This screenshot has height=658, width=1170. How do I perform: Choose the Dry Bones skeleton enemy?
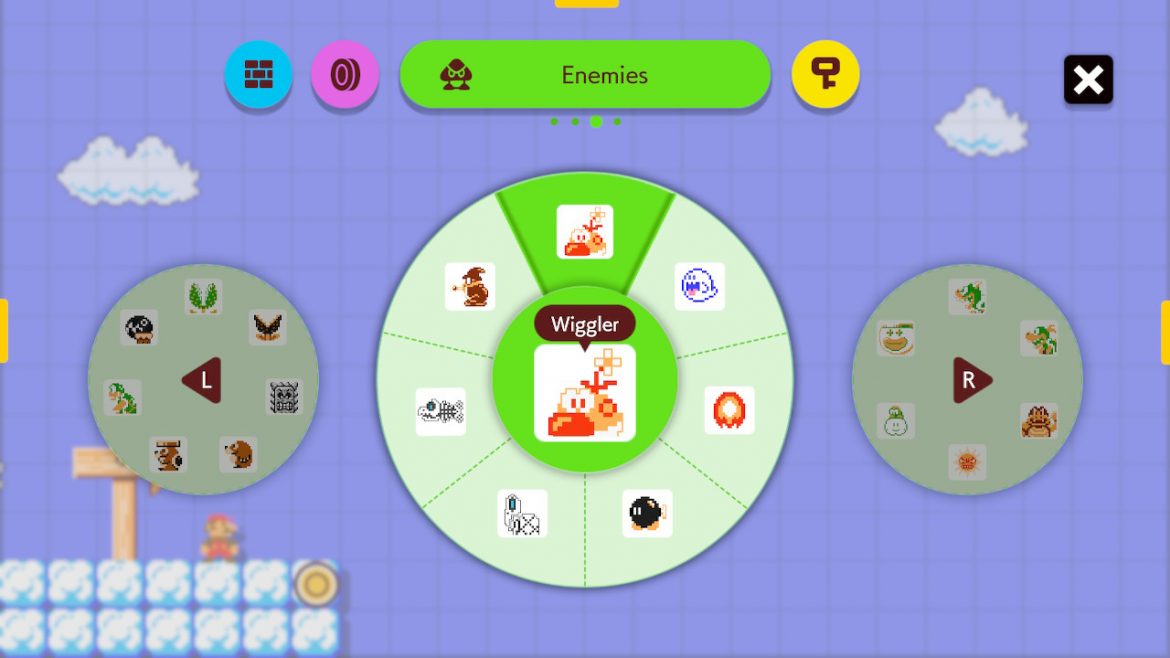pos(522,513)
